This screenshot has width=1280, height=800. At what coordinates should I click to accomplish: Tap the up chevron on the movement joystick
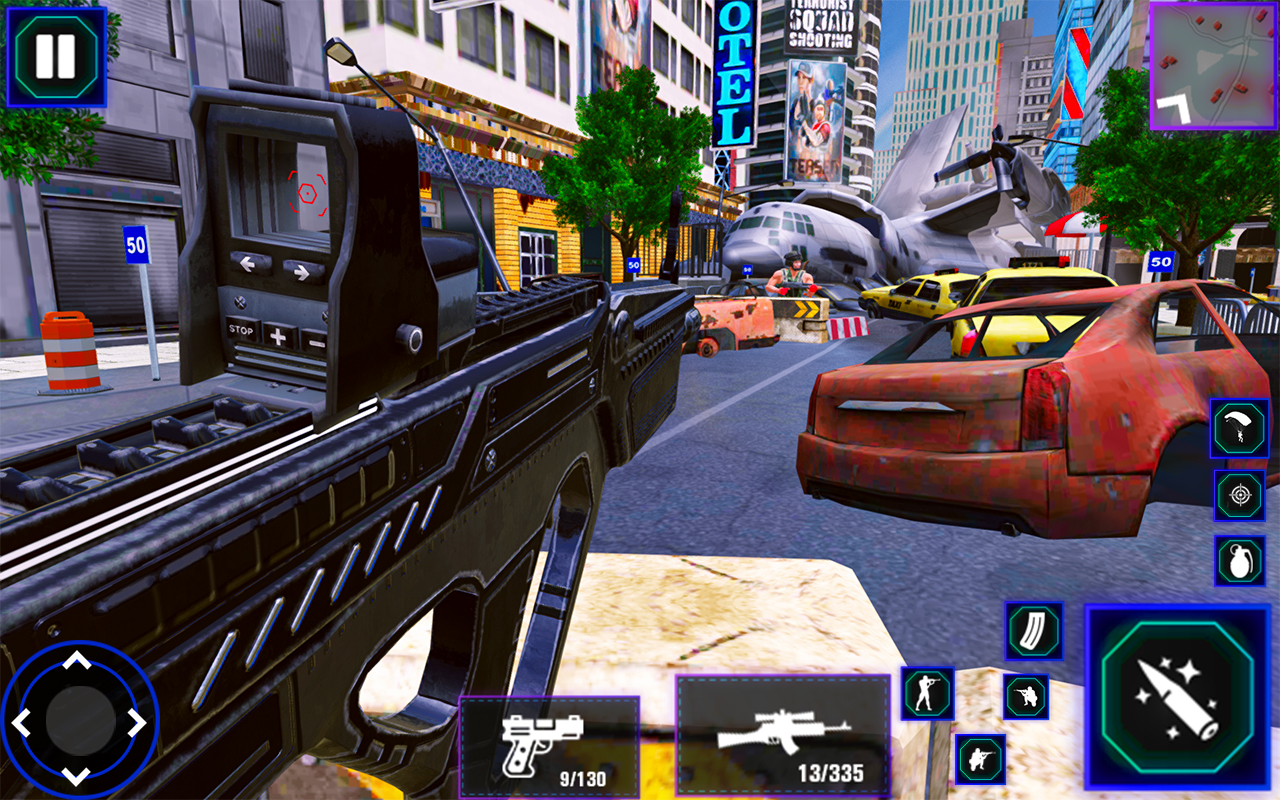[77, 660]
